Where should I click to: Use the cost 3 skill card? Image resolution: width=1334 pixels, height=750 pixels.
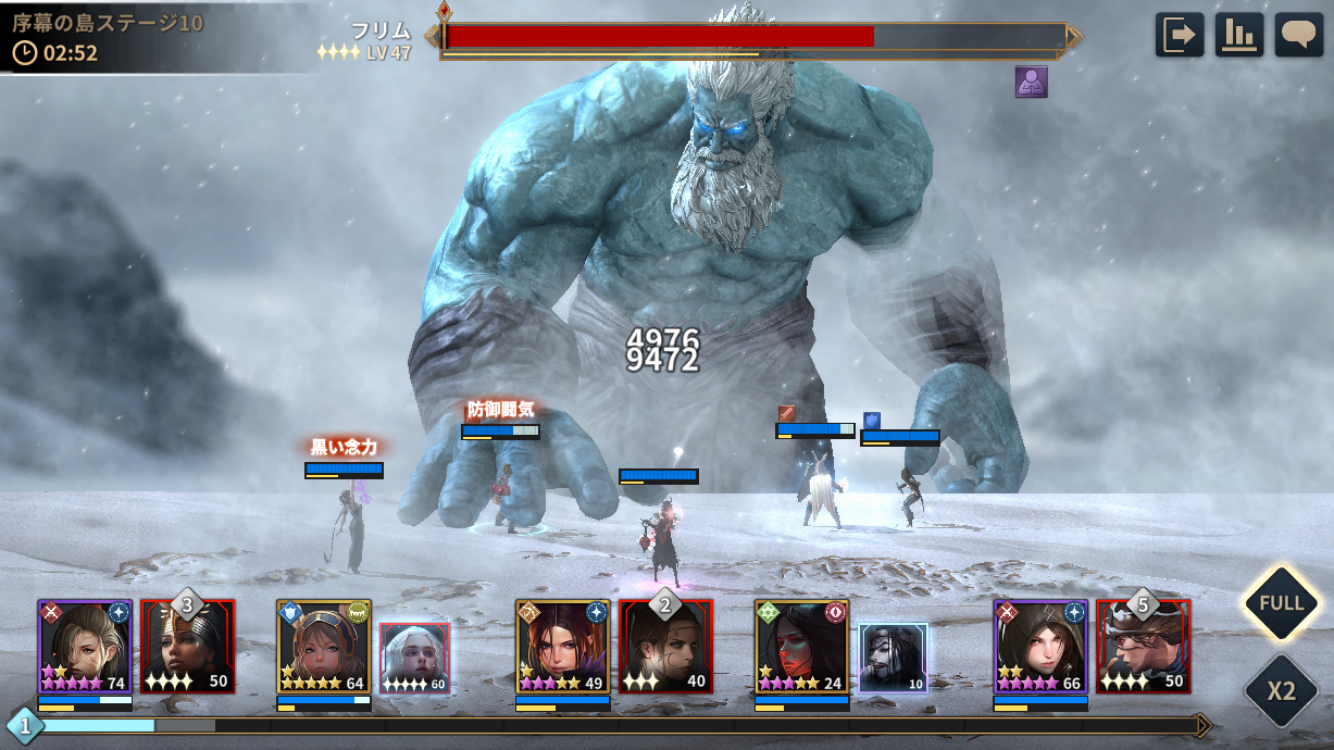(x=188, y=646)
